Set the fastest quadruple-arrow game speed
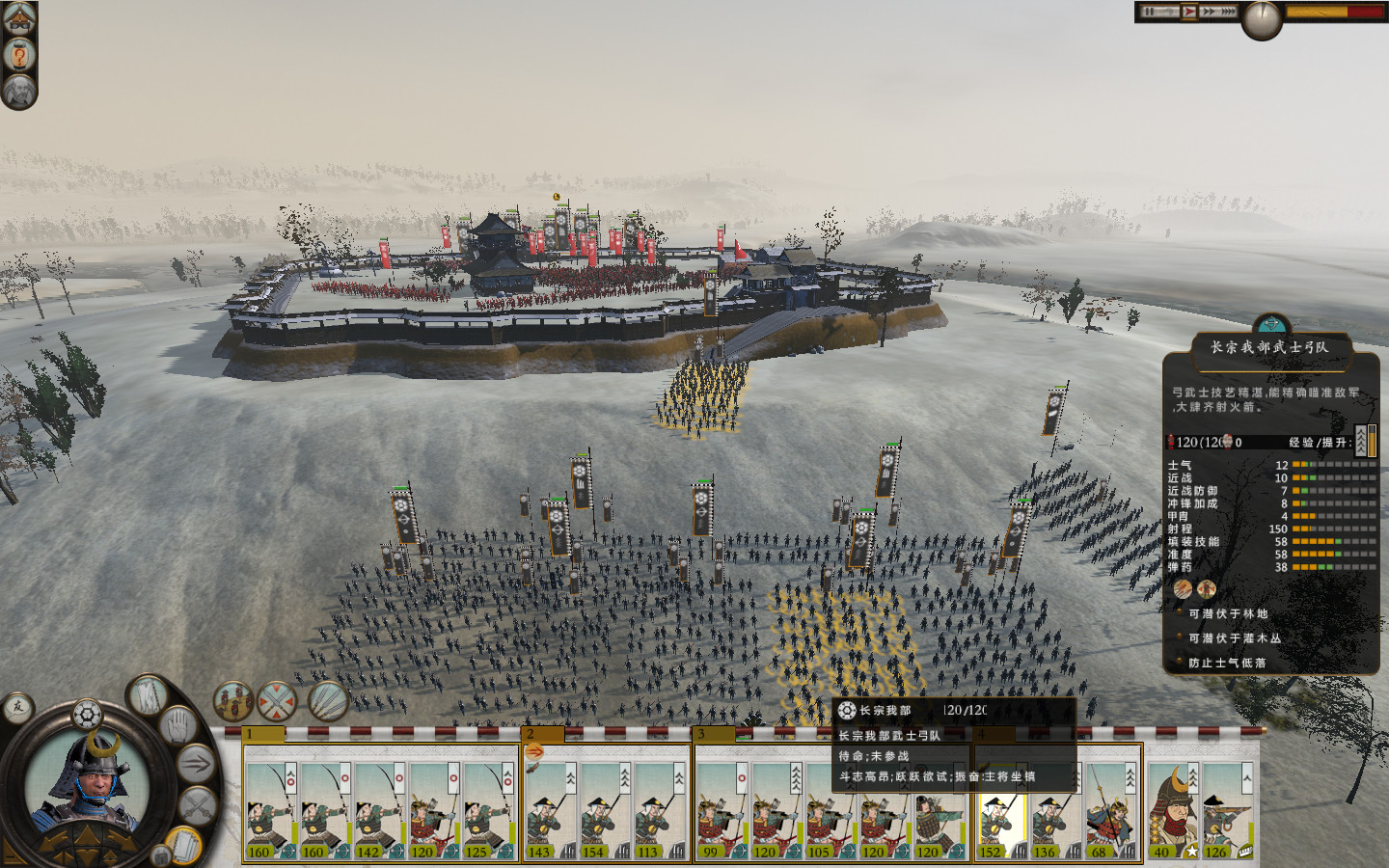 pyautogui.click(x=1228, y=12)
